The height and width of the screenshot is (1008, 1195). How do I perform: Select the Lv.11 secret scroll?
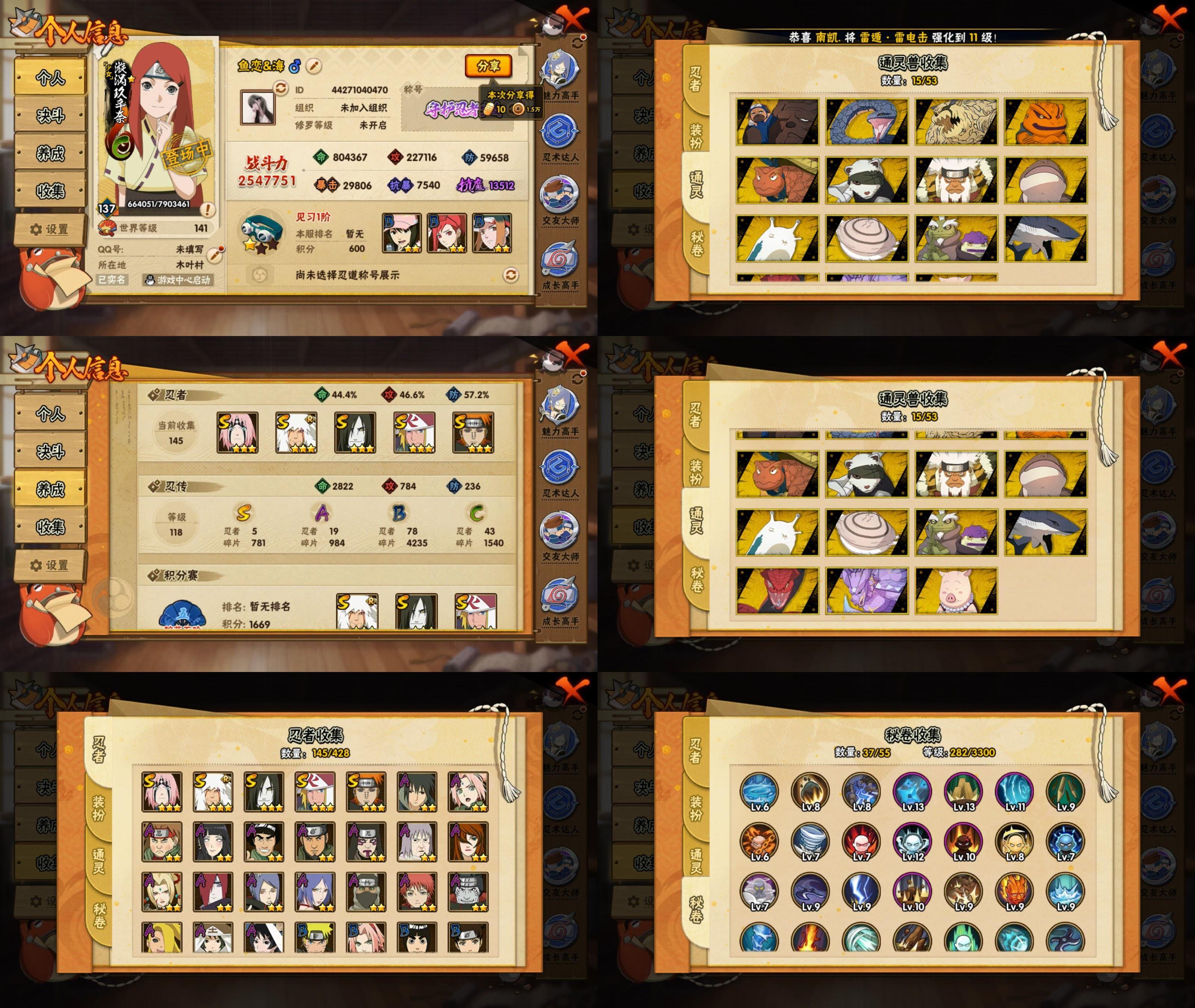click(1014, 792)
